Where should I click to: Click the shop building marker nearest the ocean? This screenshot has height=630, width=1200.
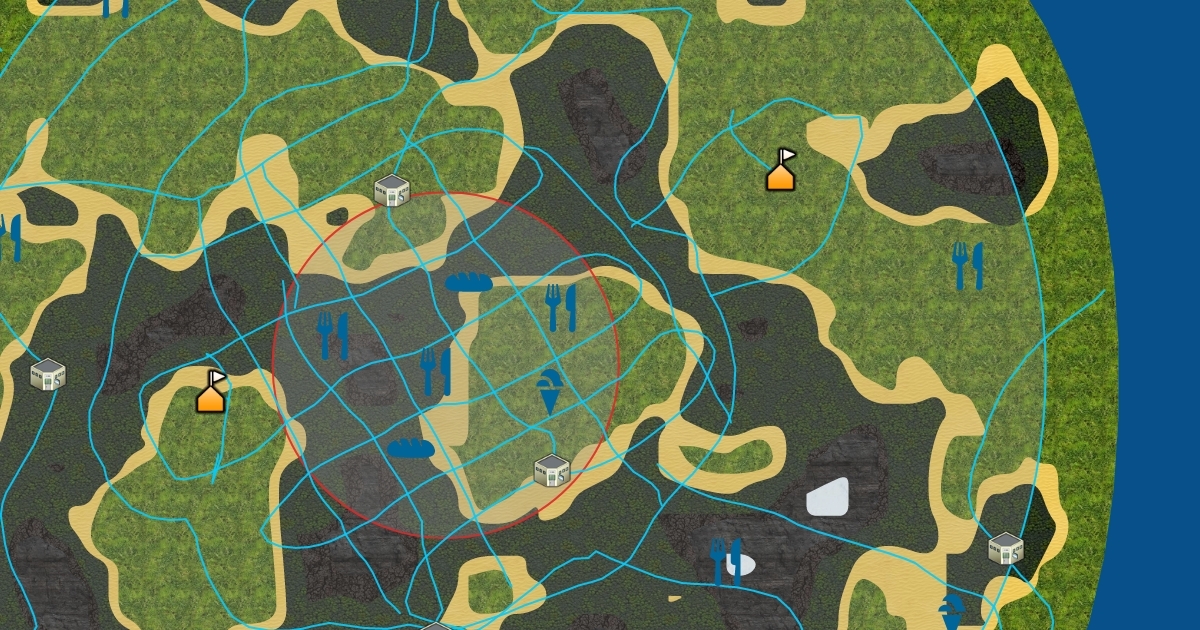pos(1005,548)
